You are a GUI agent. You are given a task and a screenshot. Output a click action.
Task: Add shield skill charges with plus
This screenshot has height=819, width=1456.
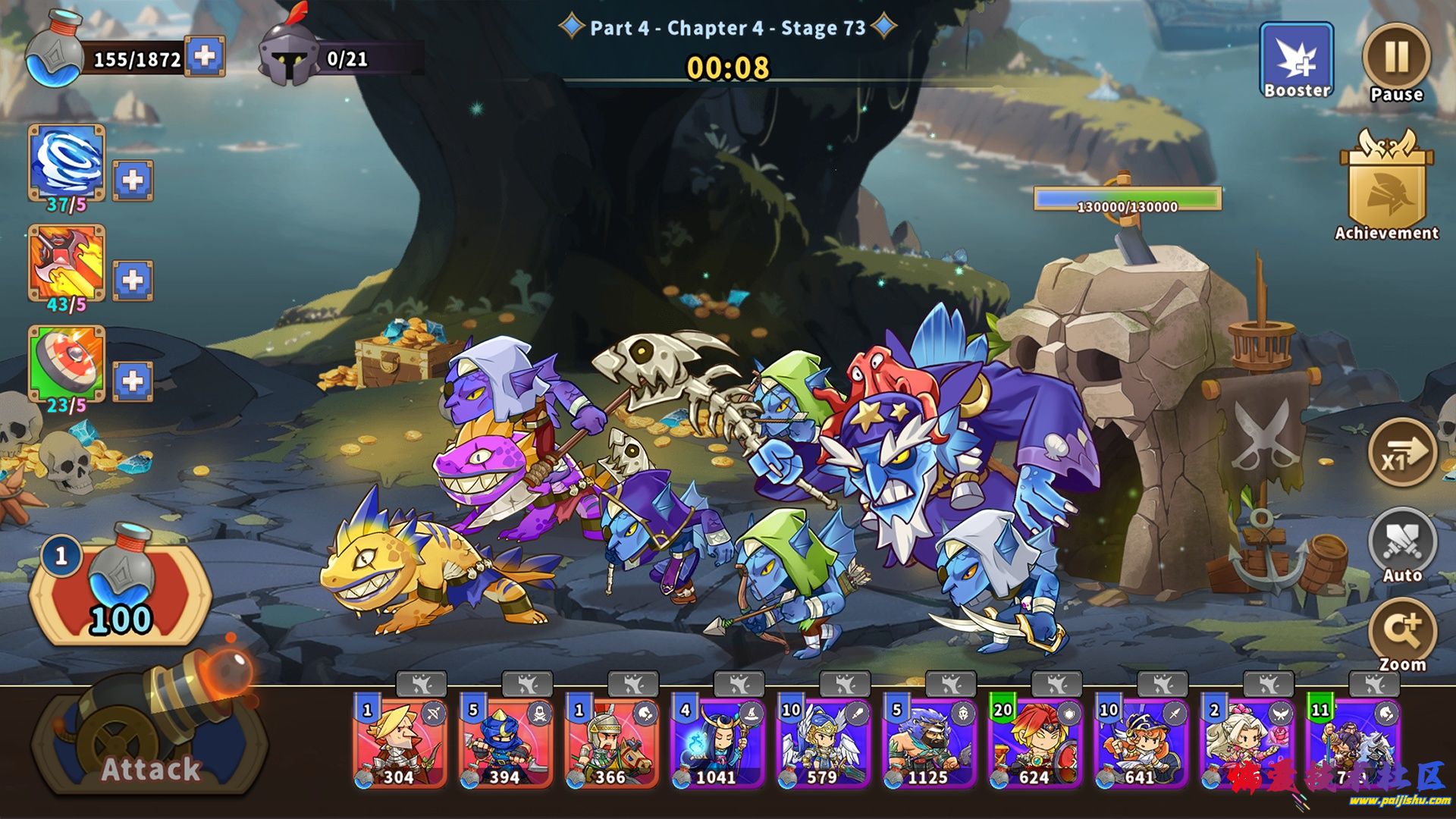(133, 381)
